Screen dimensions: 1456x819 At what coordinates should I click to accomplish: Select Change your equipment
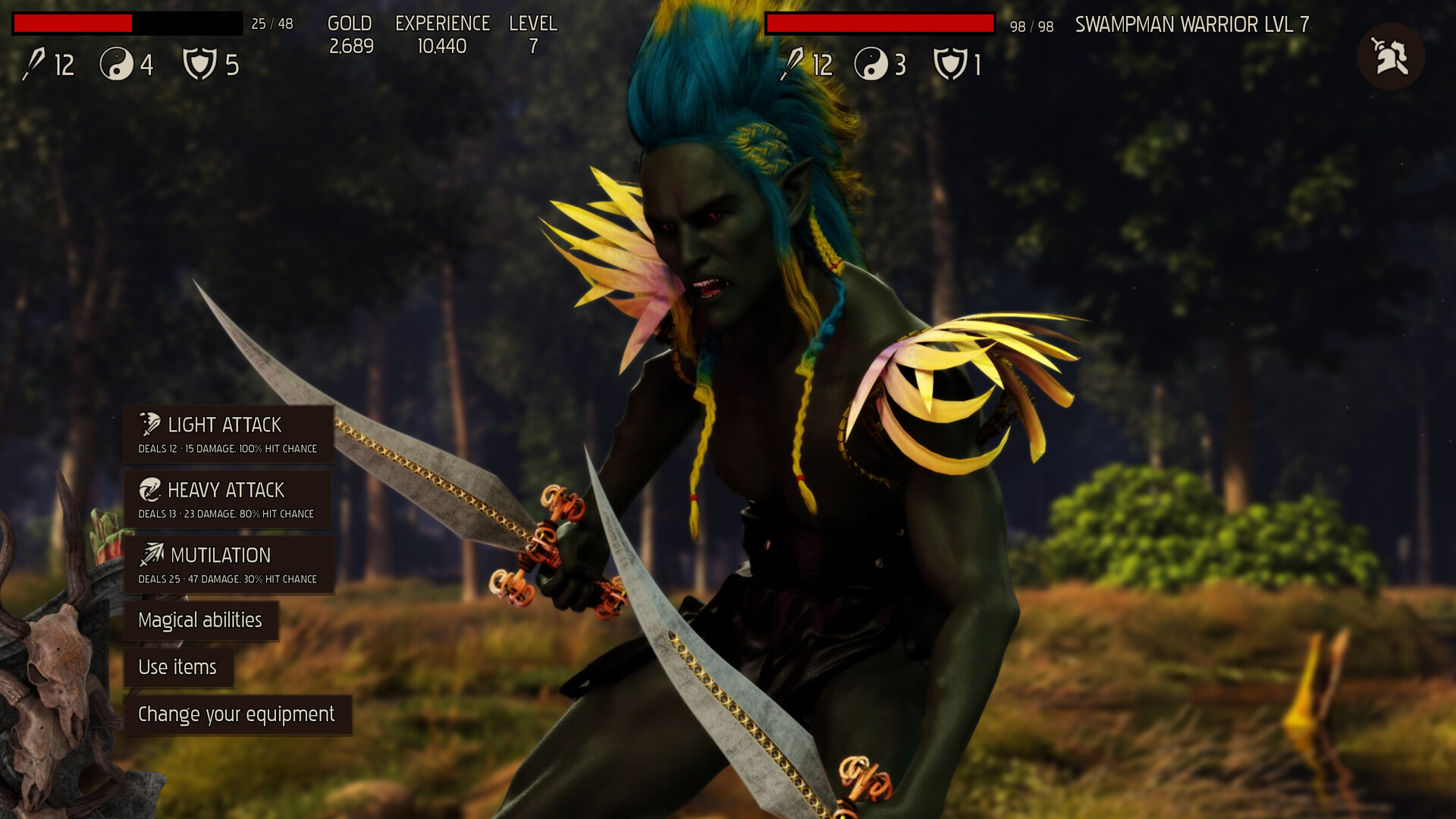point(236,714)
